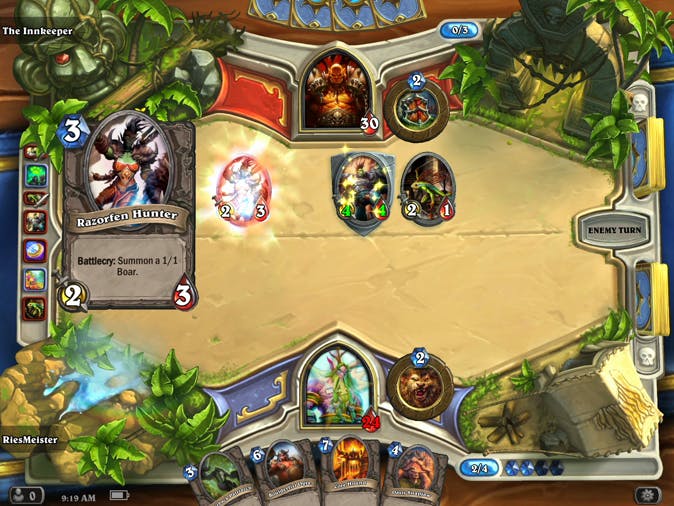View the bottom history tile

point(35,307)
